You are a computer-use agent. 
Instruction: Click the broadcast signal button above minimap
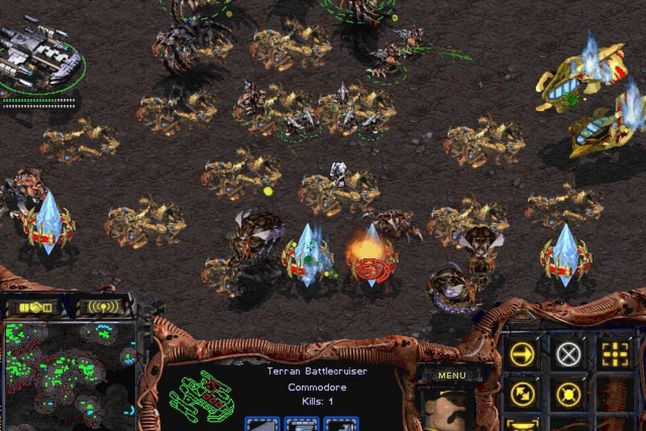tap(104, 306)
